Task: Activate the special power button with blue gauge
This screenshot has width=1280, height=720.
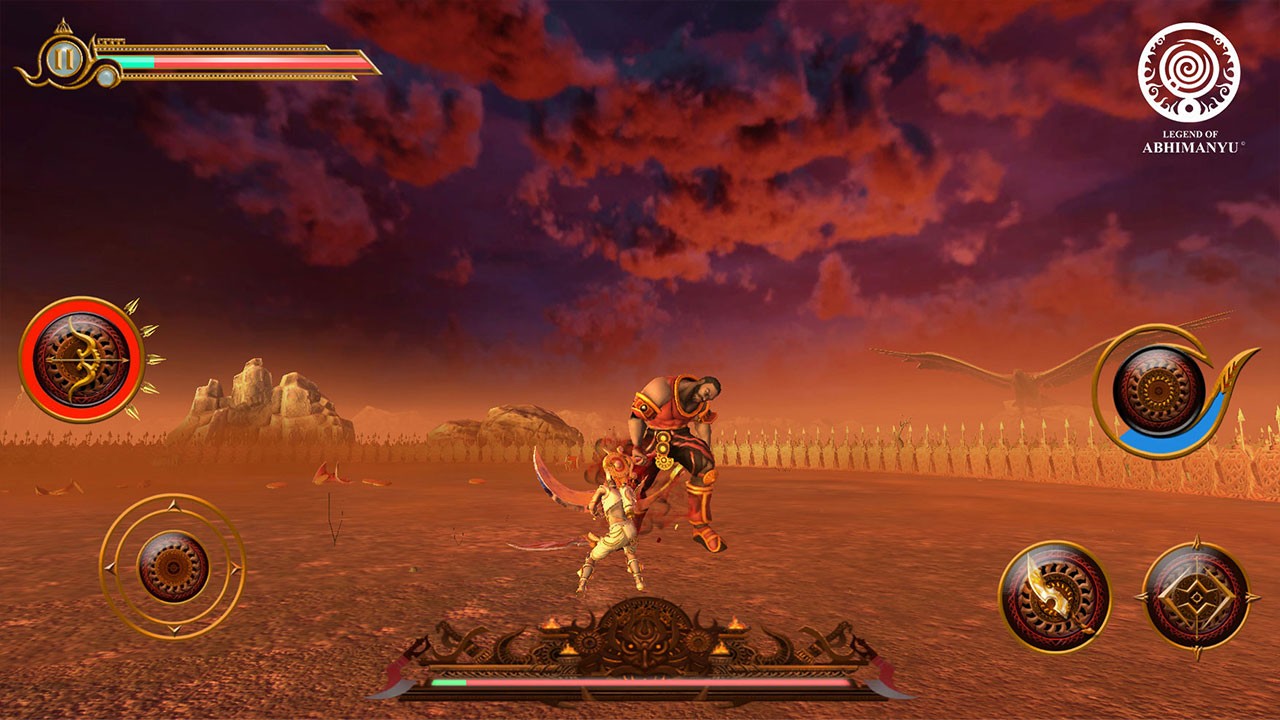Action: coord(1158,390)
